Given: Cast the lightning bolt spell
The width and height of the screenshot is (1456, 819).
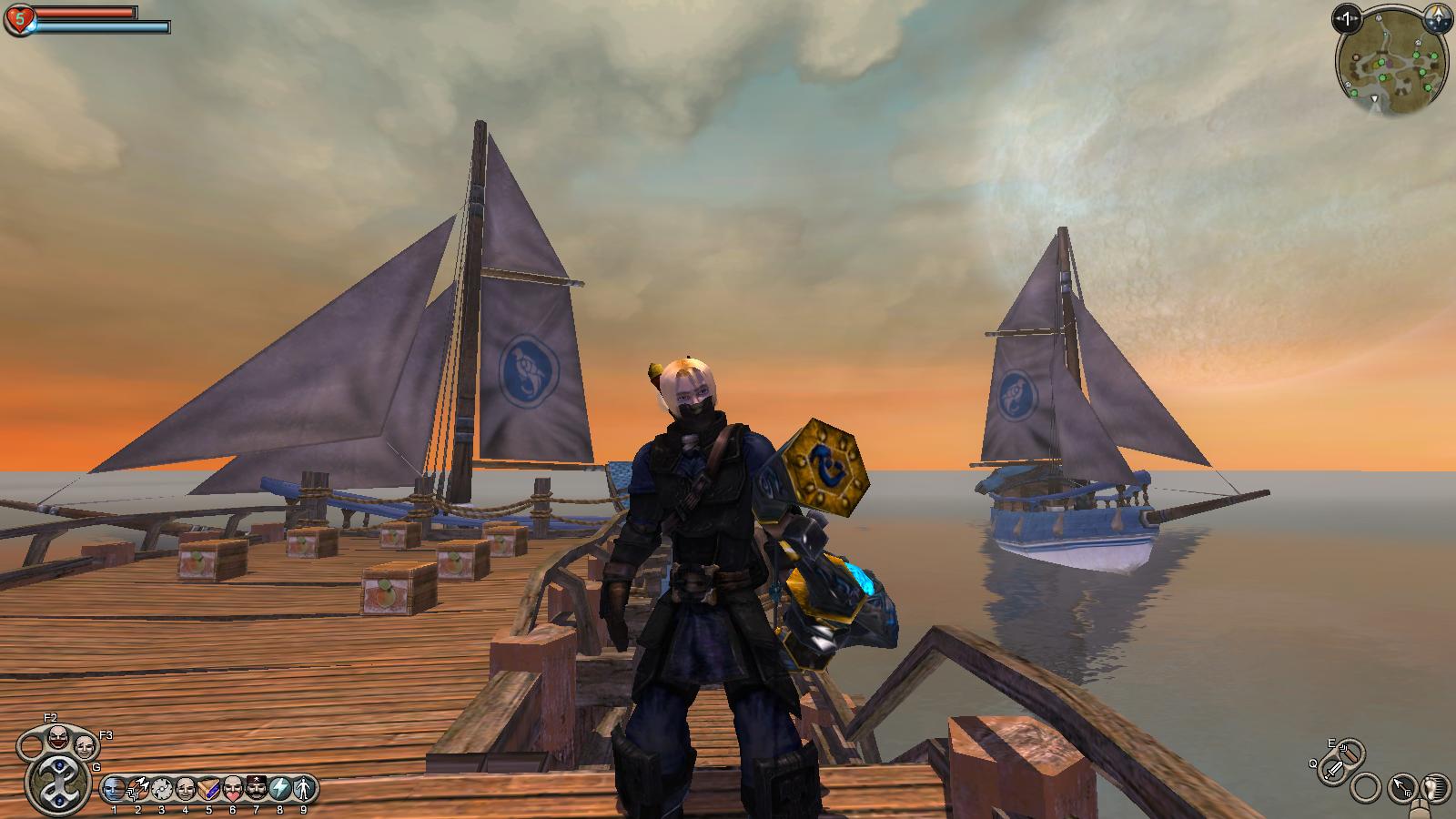Looking at the screenshot, I should point(280,788).
